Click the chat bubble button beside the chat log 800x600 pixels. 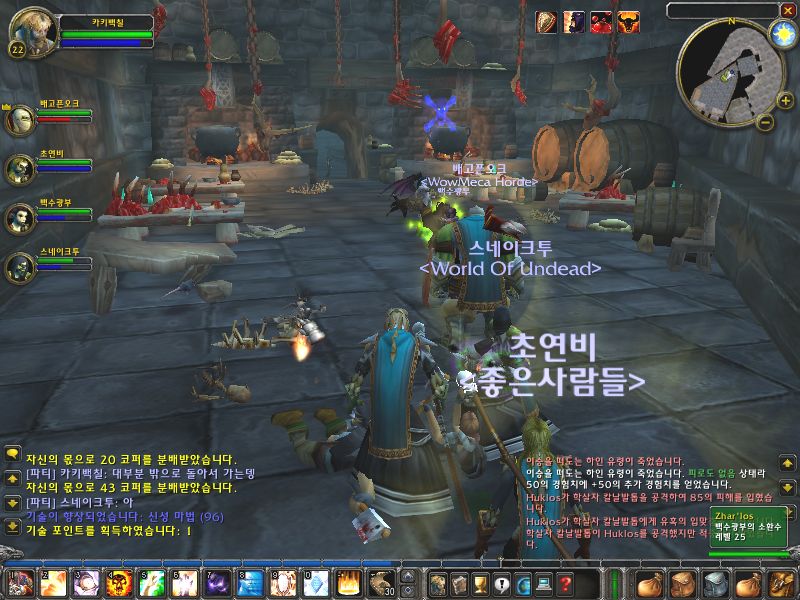click(x=12, y=453)
